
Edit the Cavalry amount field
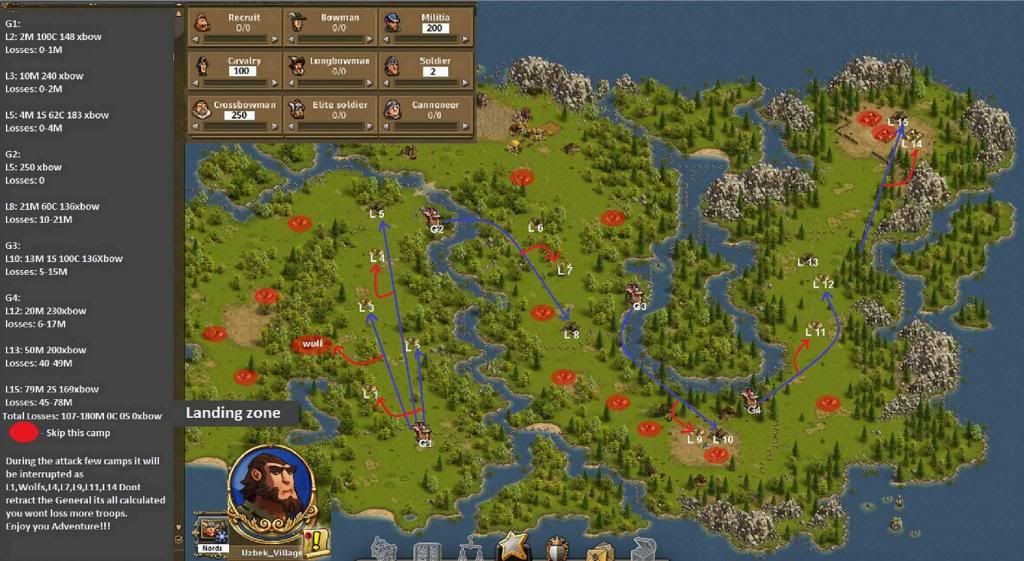[x=241, y=72]
